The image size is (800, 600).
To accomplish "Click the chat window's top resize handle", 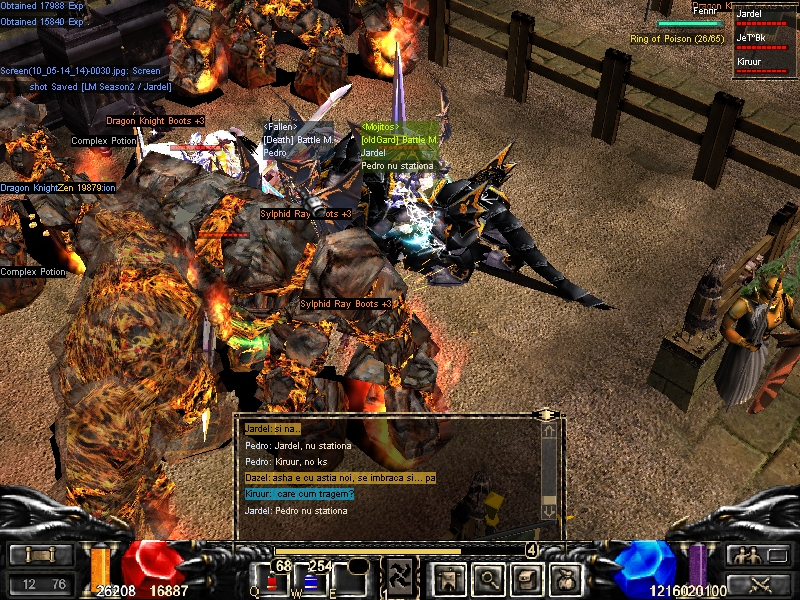I will [x=546, y=413].
